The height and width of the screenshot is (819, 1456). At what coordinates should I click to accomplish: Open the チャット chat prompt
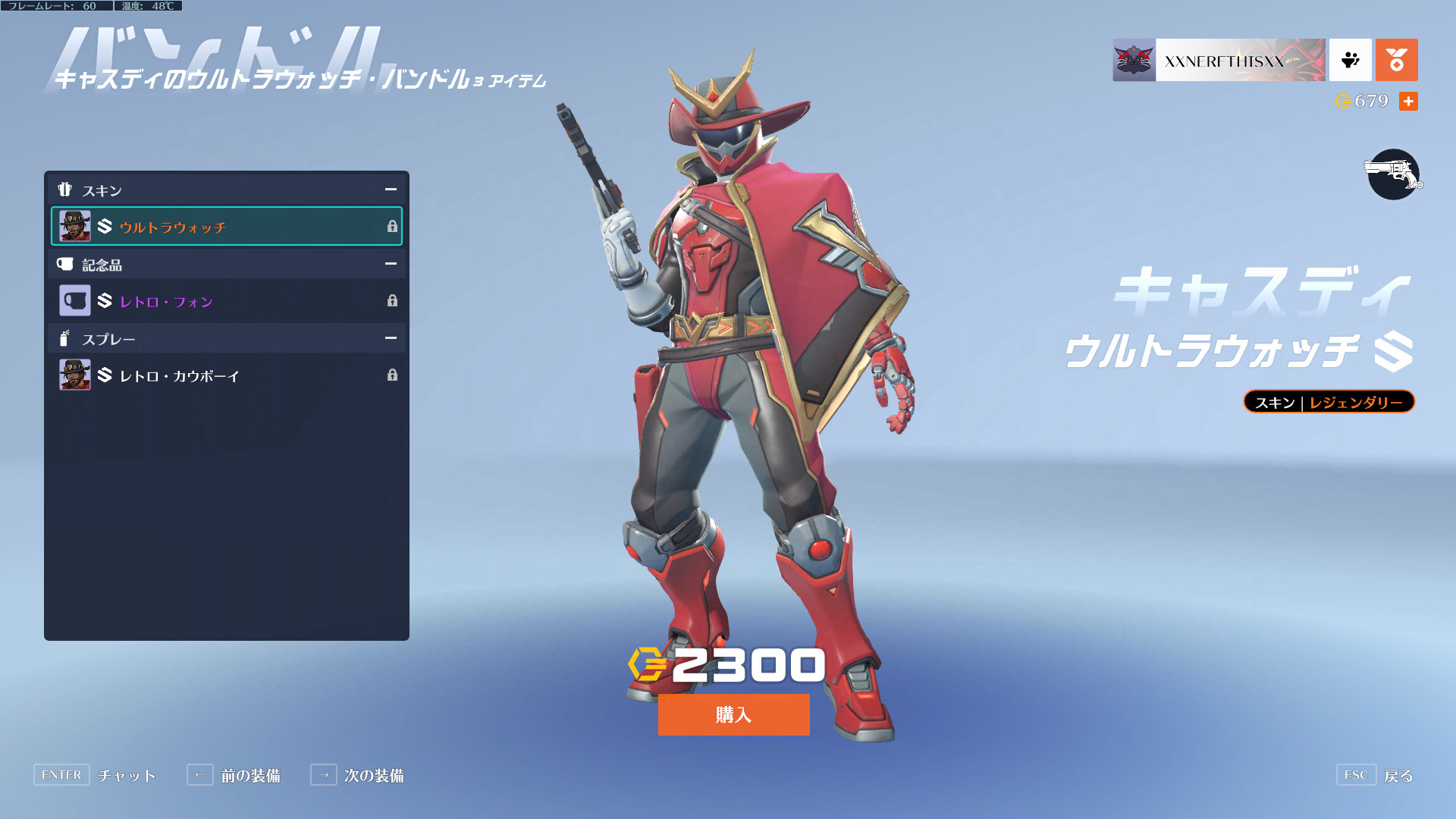(95, 775)
